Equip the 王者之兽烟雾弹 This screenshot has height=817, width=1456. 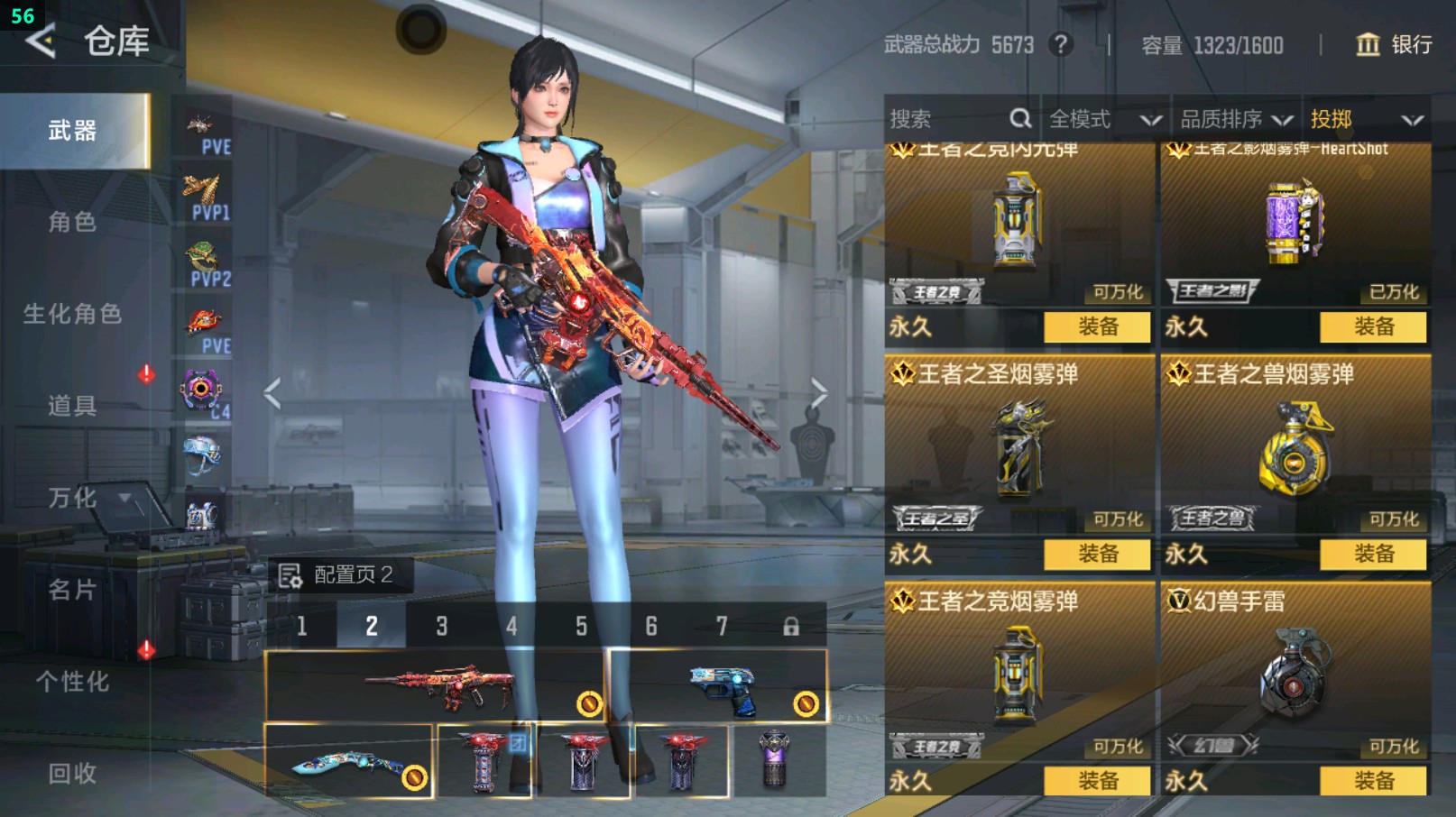click(1373, 554)
